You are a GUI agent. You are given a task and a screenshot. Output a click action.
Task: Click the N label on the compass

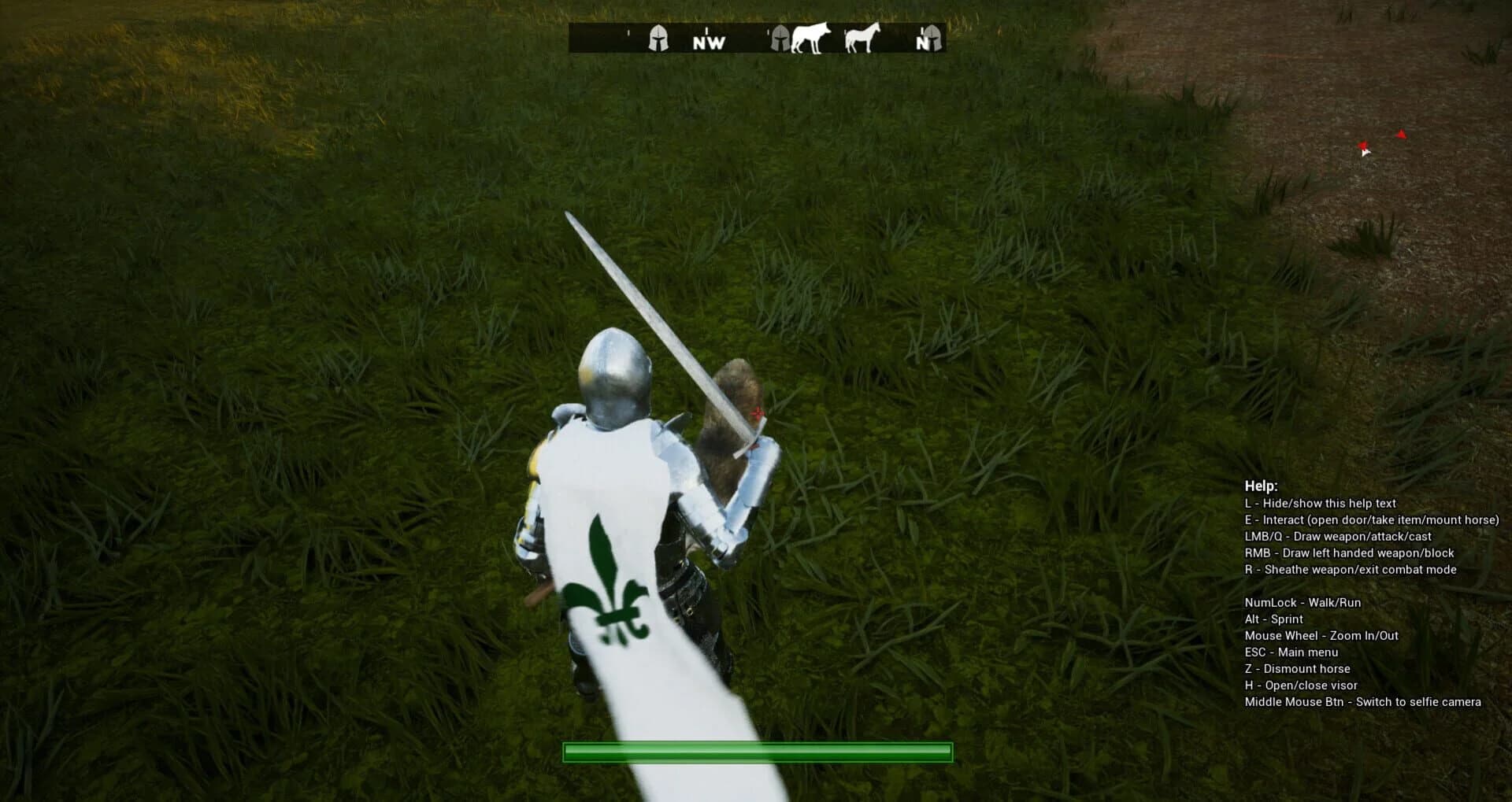coord(920,44)
